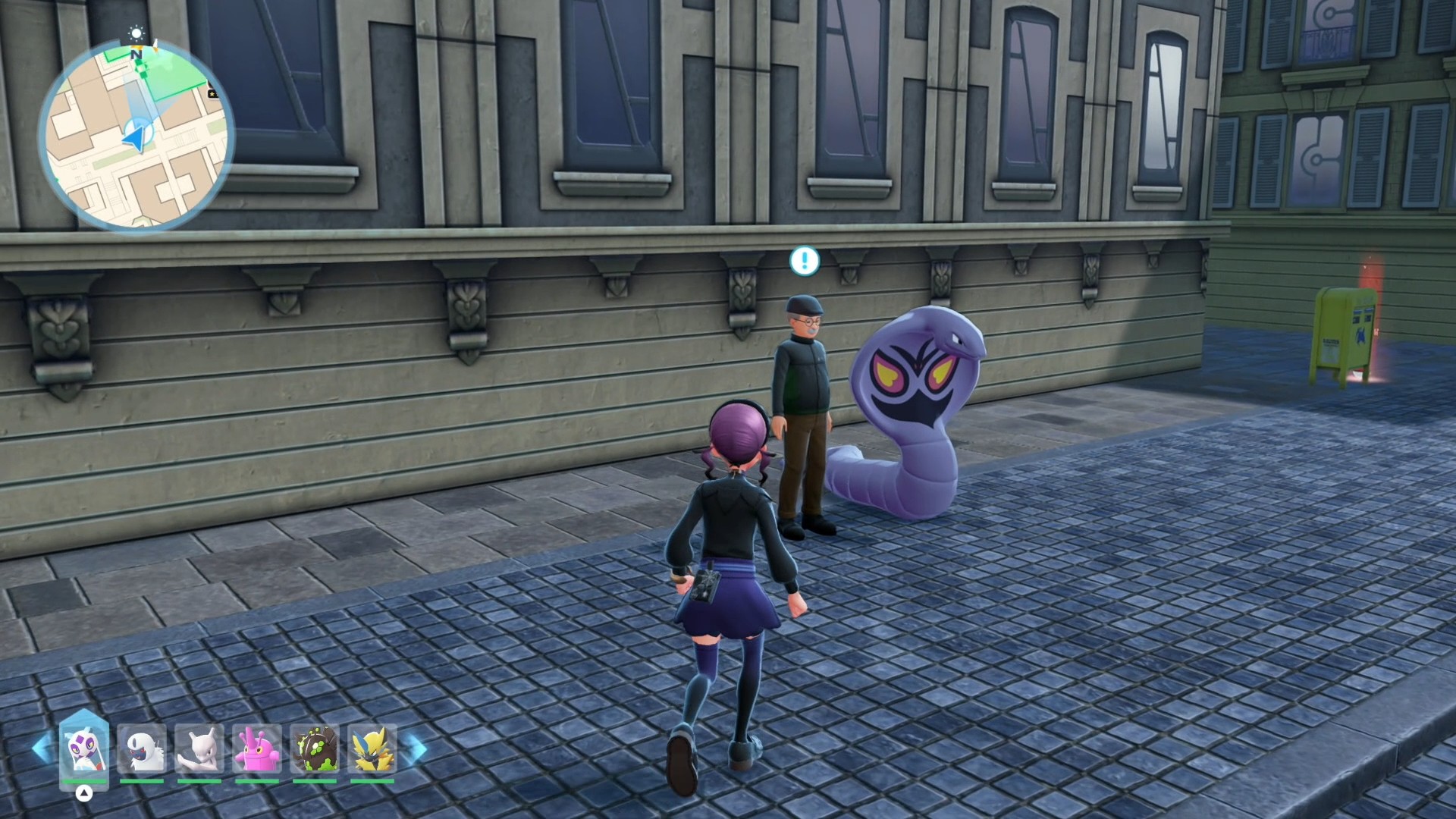
Task: Switch to Mewtwo in the party
Action: coord(199,748)
